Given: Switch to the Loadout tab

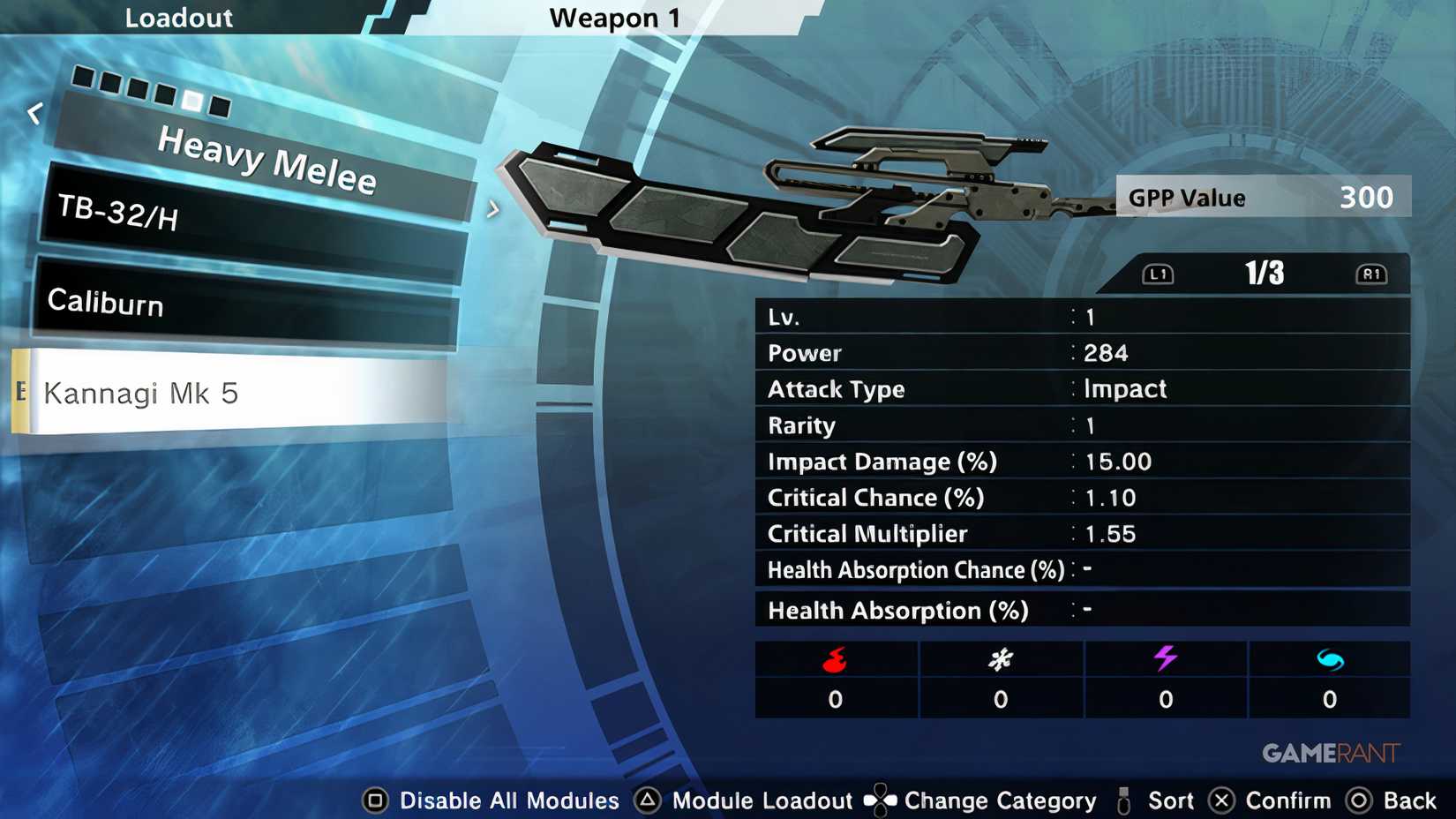Looking at the screenshot, I should tap(179, 18).
